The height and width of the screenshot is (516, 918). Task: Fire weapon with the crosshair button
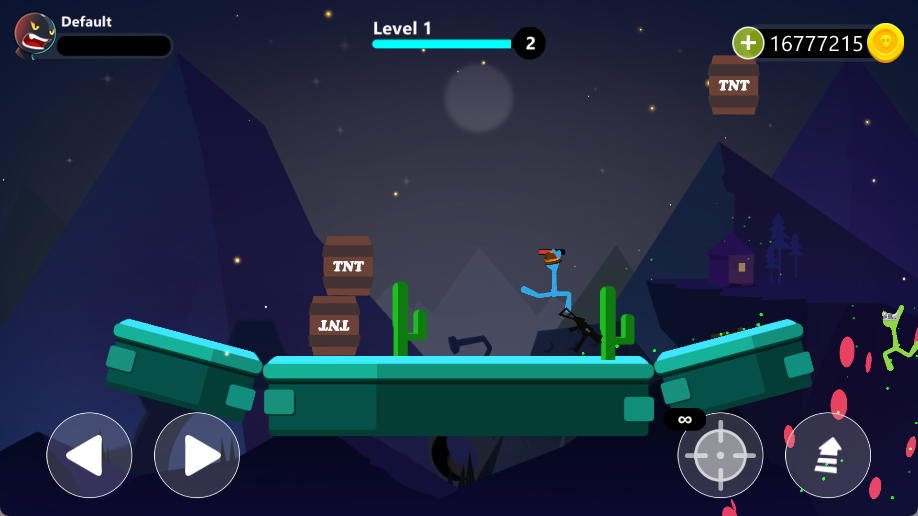tap(720, 455)
